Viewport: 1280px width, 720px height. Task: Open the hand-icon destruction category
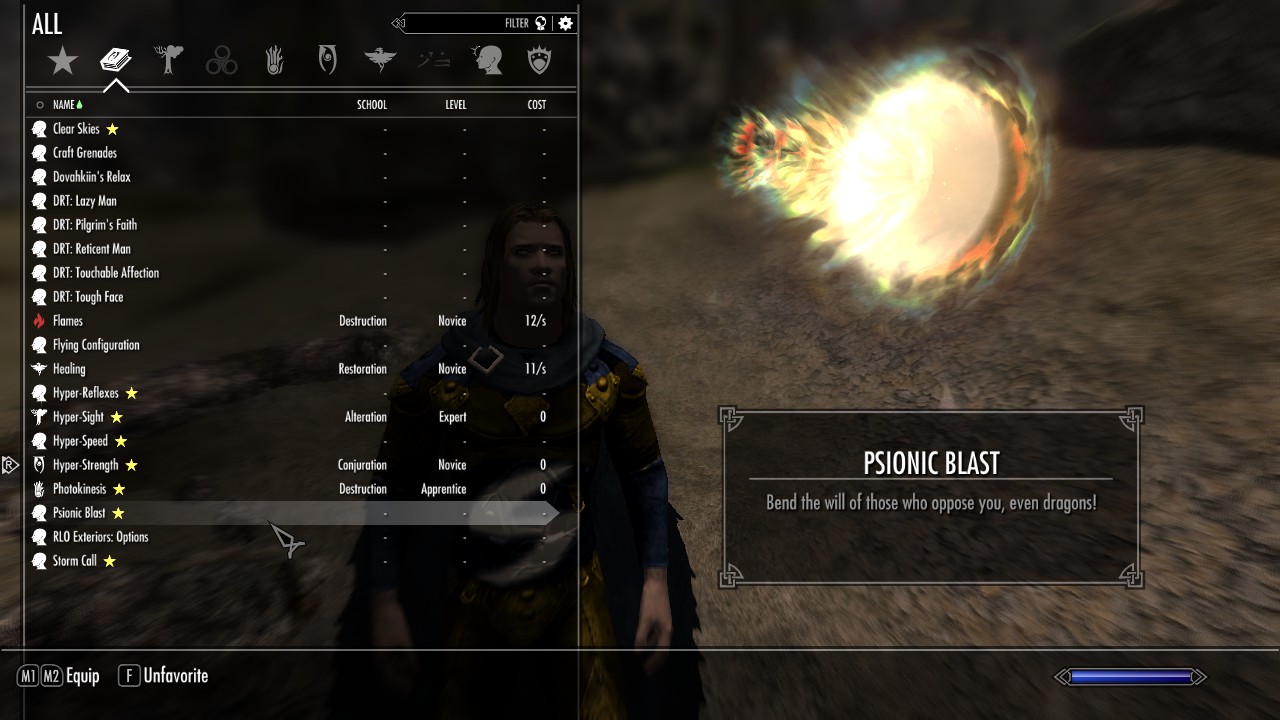[275, 61]
